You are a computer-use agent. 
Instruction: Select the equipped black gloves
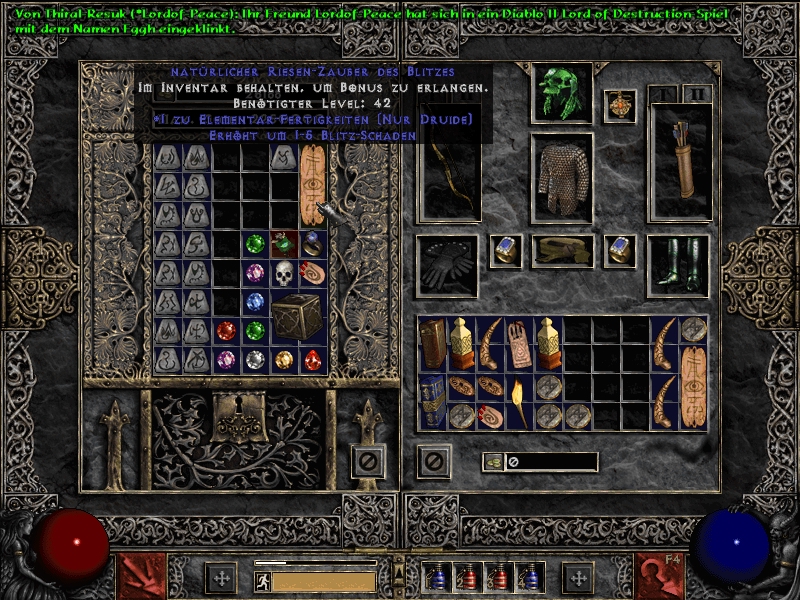(447, 265)
